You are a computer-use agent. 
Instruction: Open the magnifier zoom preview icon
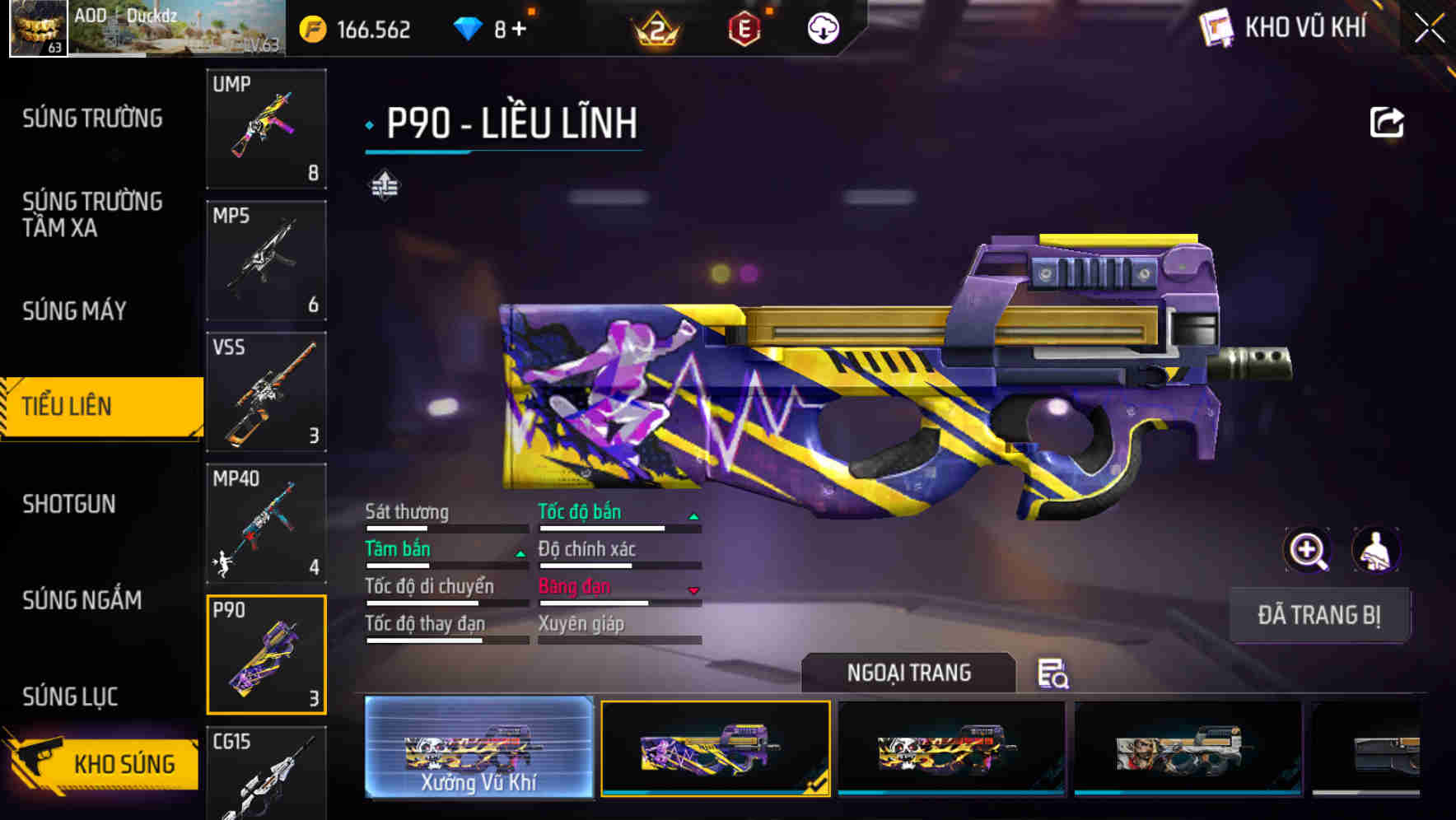pos(1307,550)
